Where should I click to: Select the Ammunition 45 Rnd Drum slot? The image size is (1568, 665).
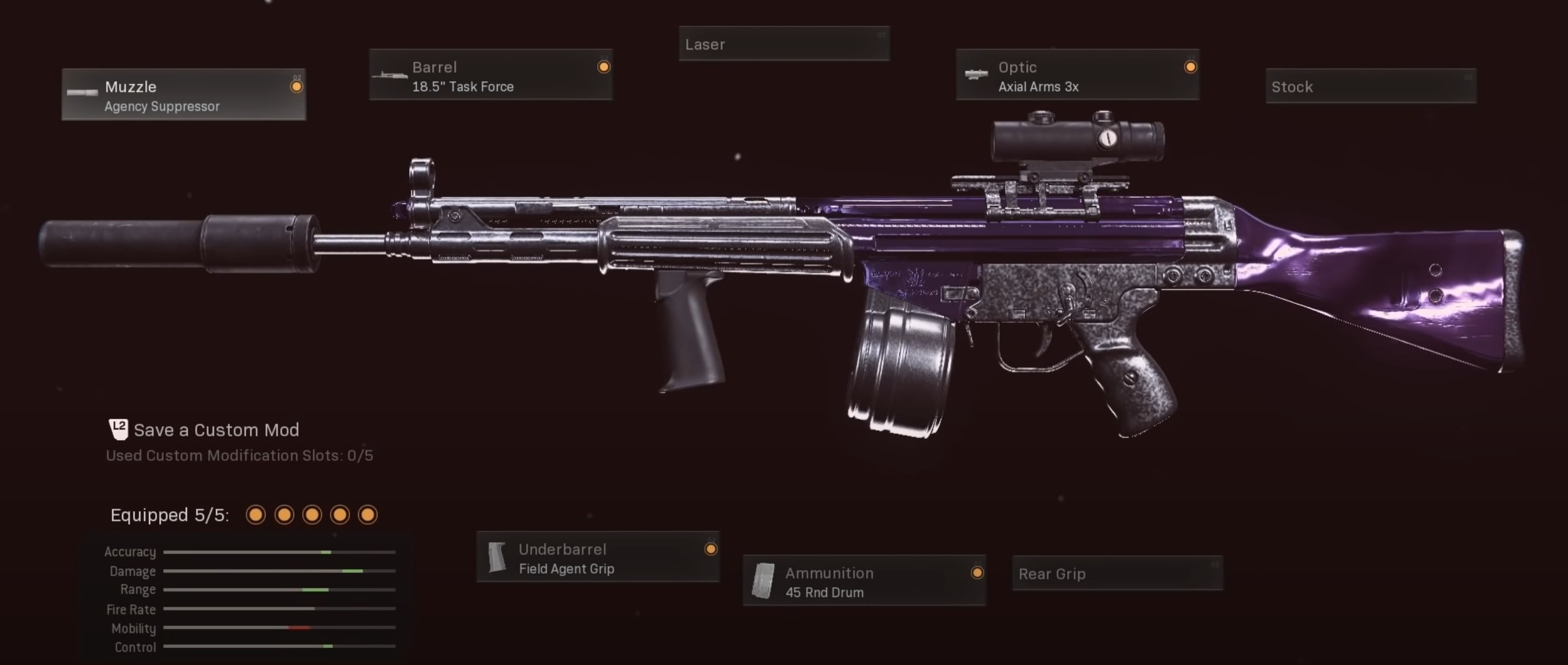[864, 582]
